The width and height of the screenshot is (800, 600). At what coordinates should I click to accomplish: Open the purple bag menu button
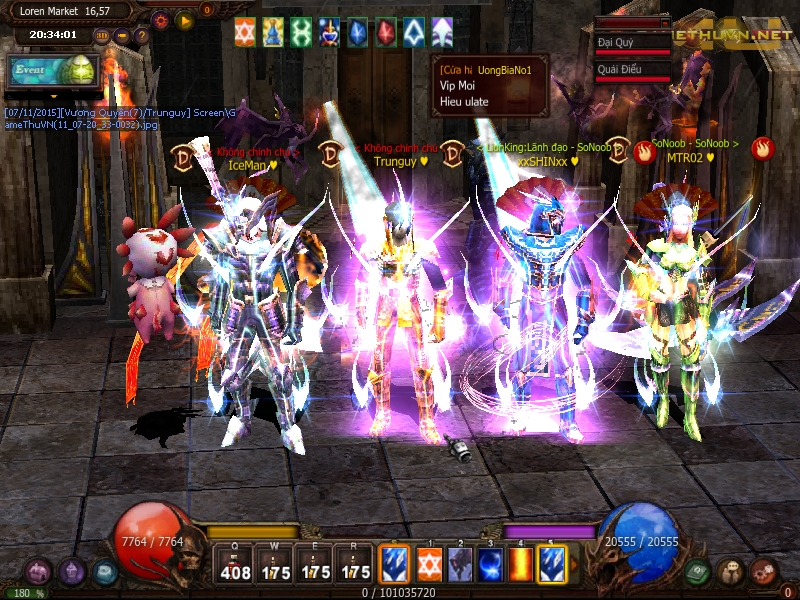[71, 572]
